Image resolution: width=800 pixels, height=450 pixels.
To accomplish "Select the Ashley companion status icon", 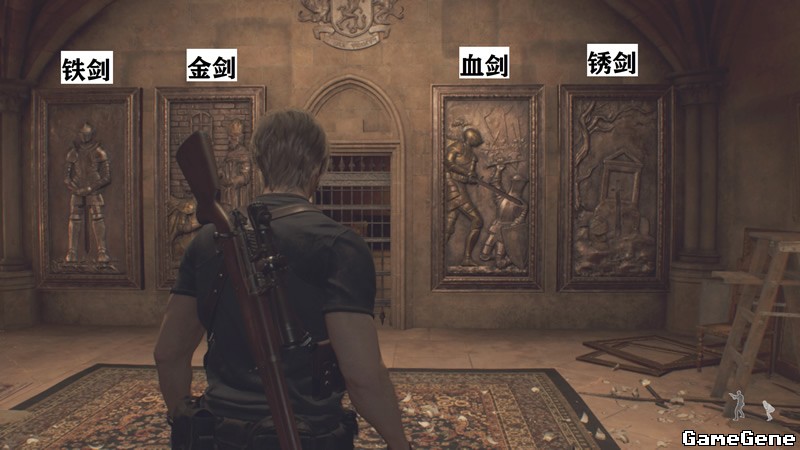I will click(x=767, y=409).
